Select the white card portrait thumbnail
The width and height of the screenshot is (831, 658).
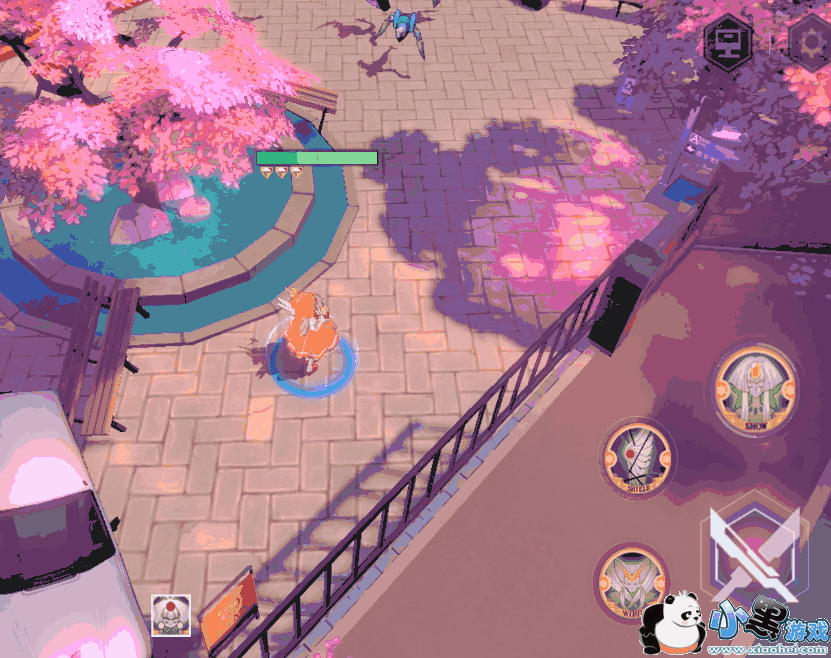coord(170,614)
